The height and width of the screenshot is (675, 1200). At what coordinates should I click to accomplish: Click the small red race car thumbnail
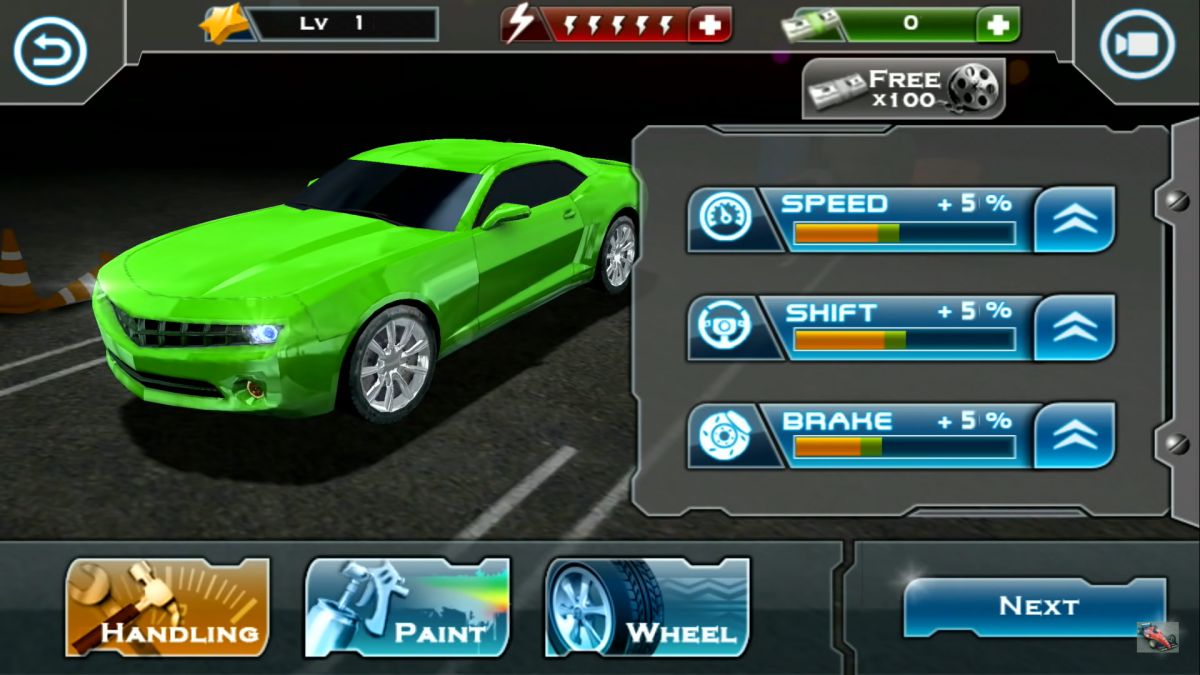(x=1158, y=637)
